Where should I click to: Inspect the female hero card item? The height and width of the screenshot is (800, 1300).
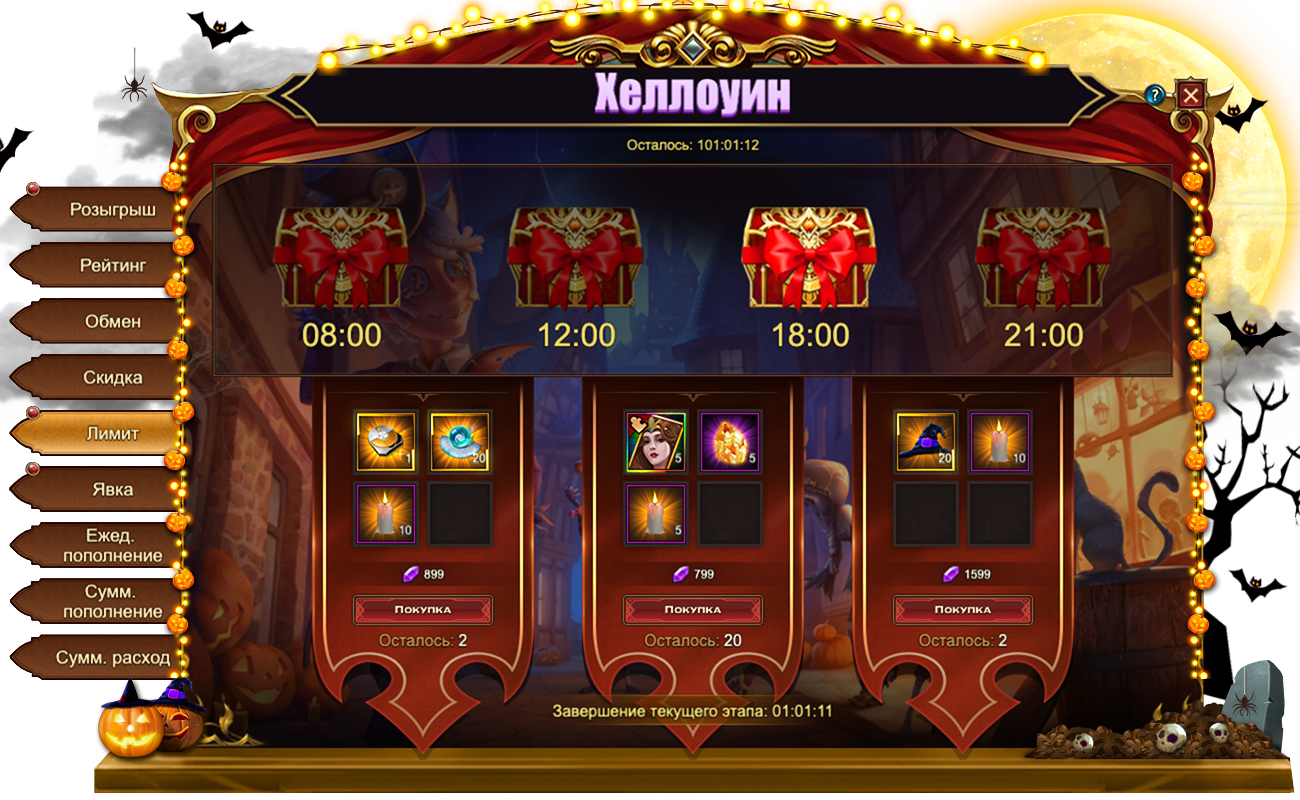point(656,441)
